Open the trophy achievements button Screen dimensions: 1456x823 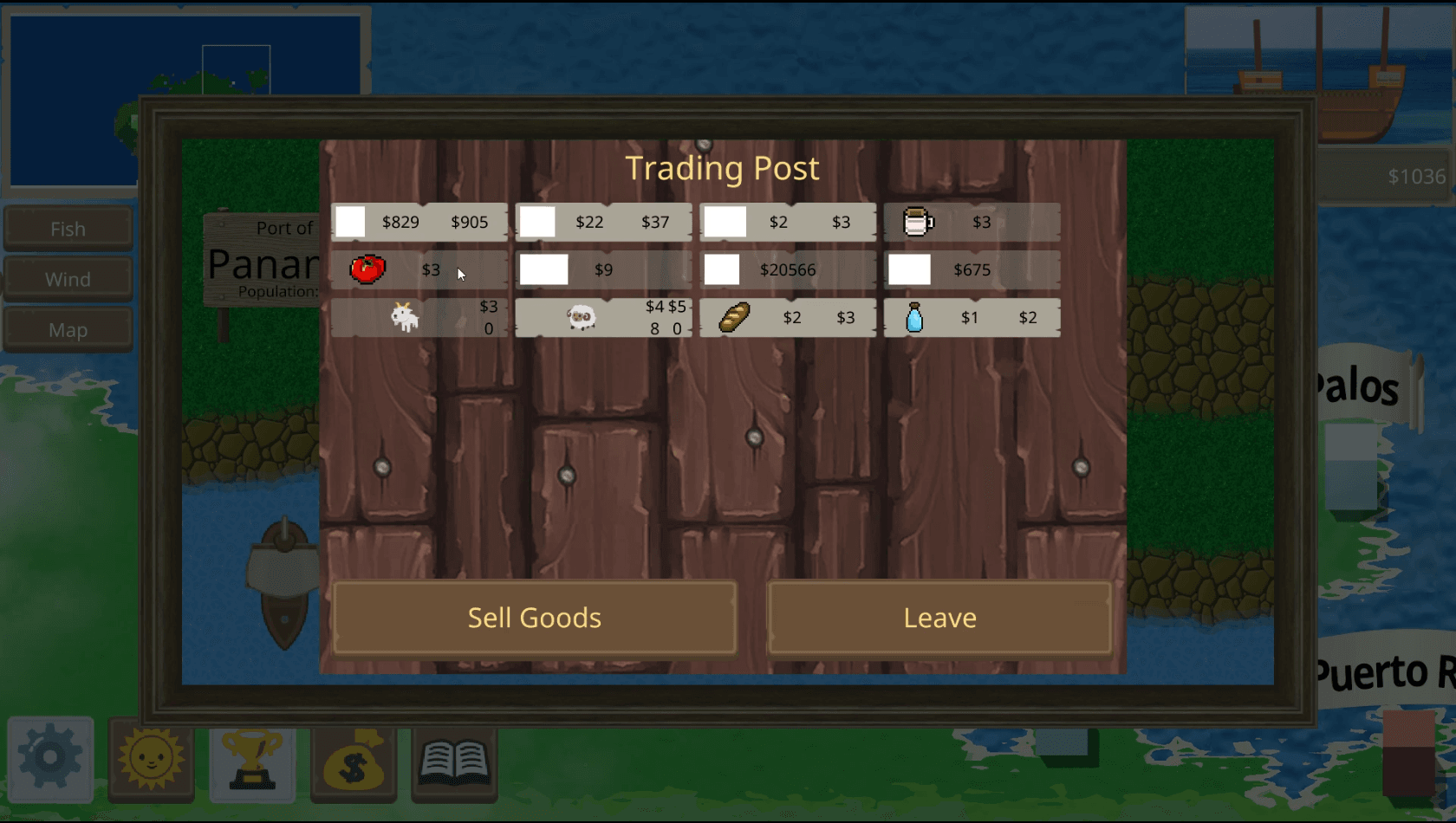coord(252,759)
